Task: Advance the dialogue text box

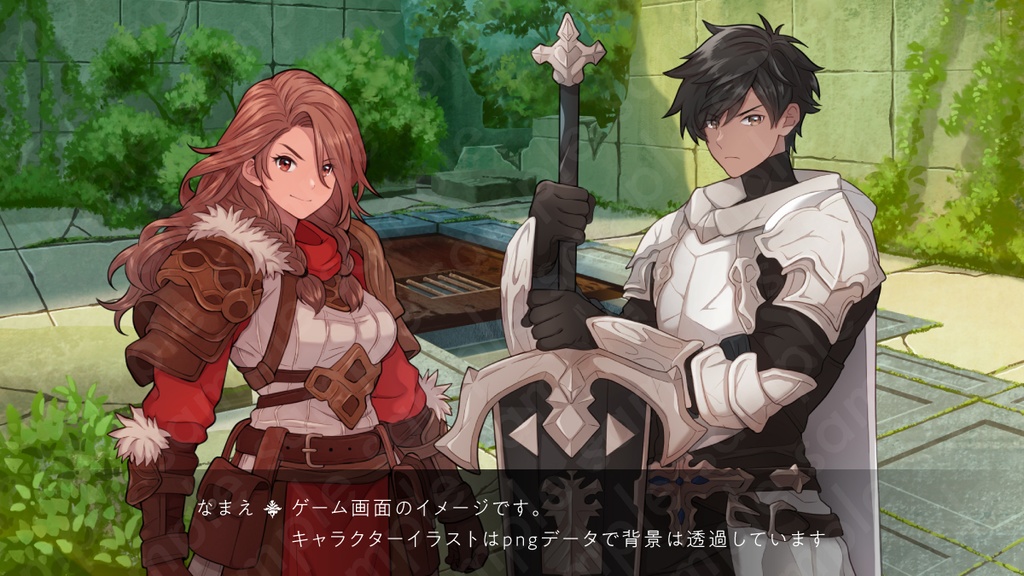Action: pyautogui.click(x=560, y=523)
